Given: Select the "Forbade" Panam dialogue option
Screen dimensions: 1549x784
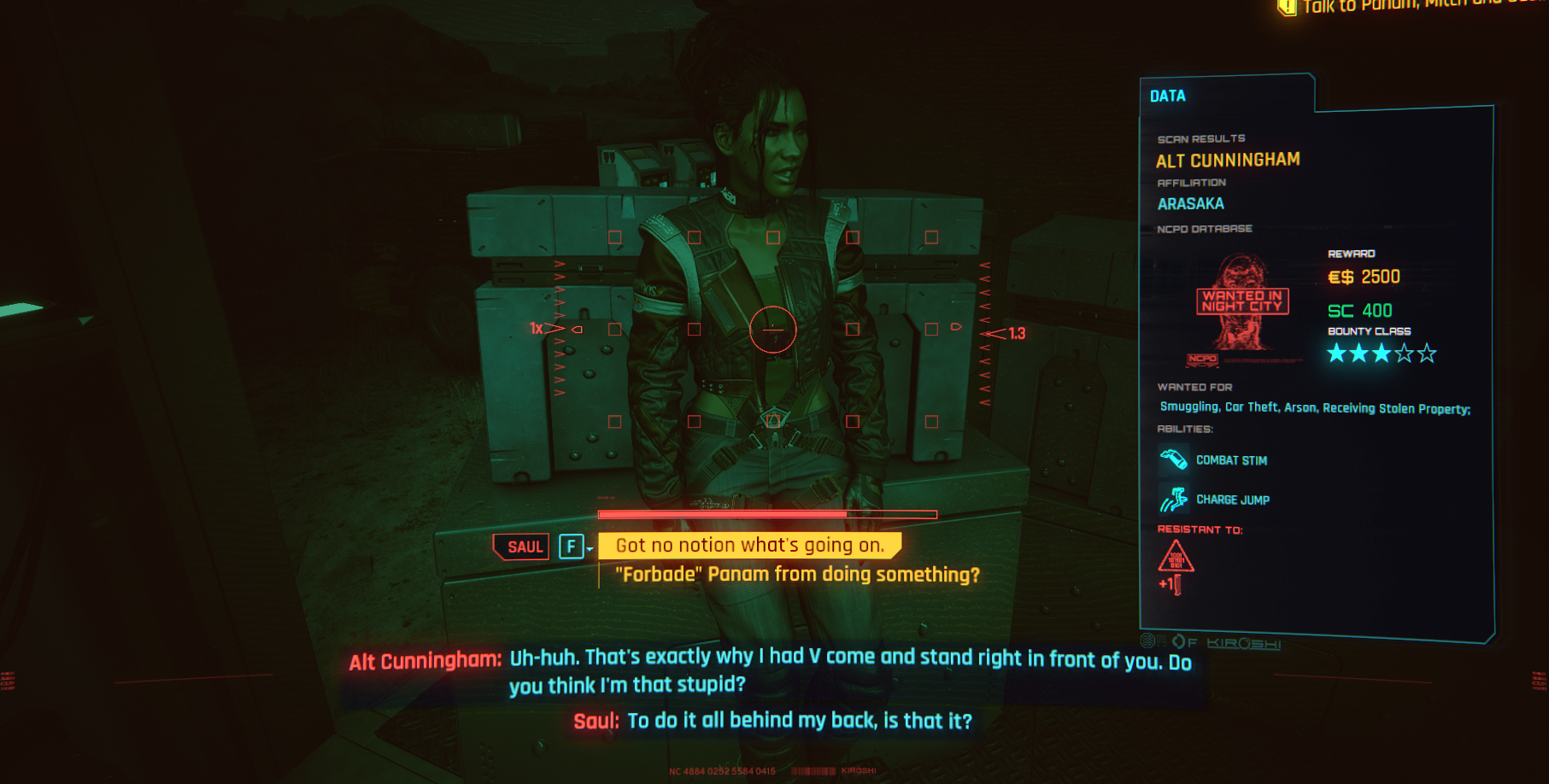Looking at the screenshot, I should [x=796, y=574].
